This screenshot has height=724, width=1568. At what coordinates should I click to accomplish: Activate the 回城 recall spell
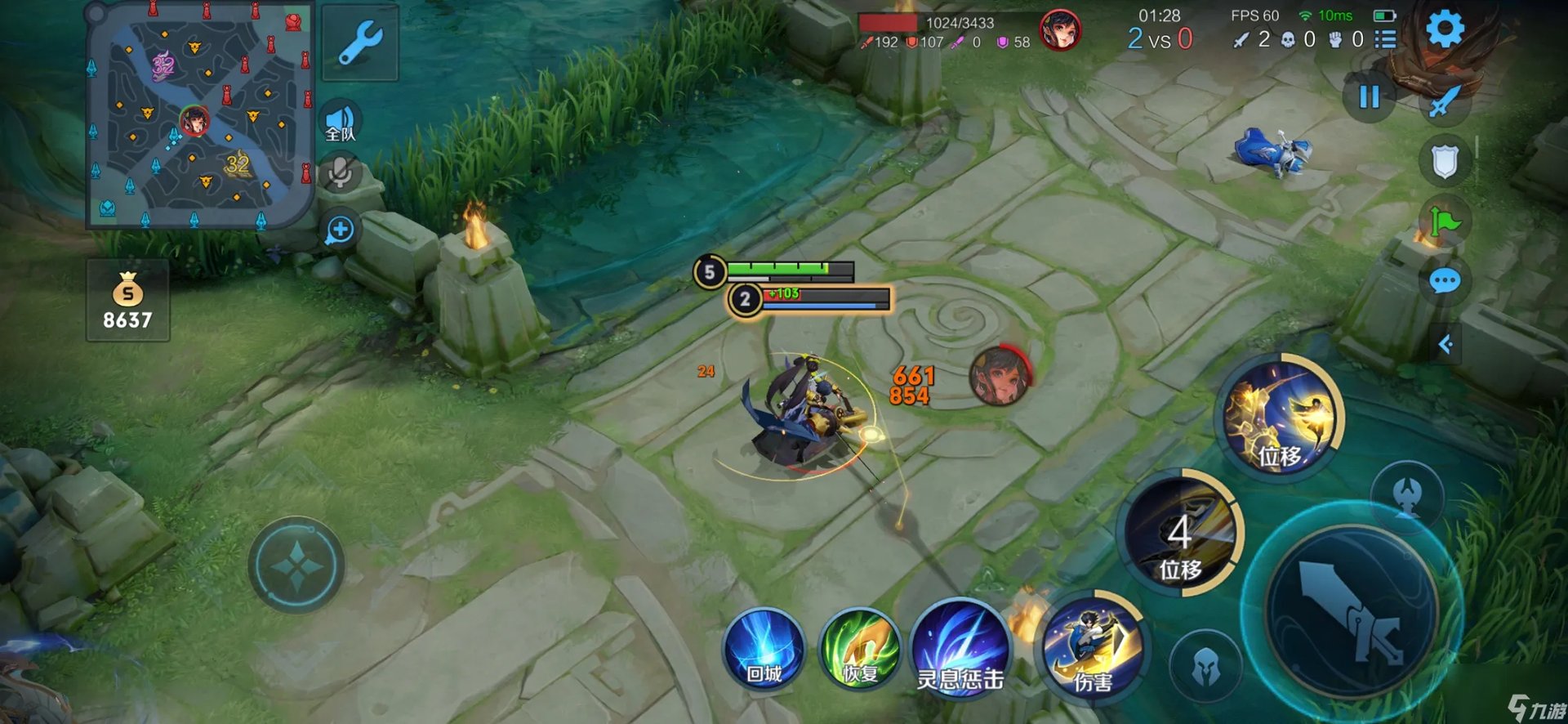764,650
